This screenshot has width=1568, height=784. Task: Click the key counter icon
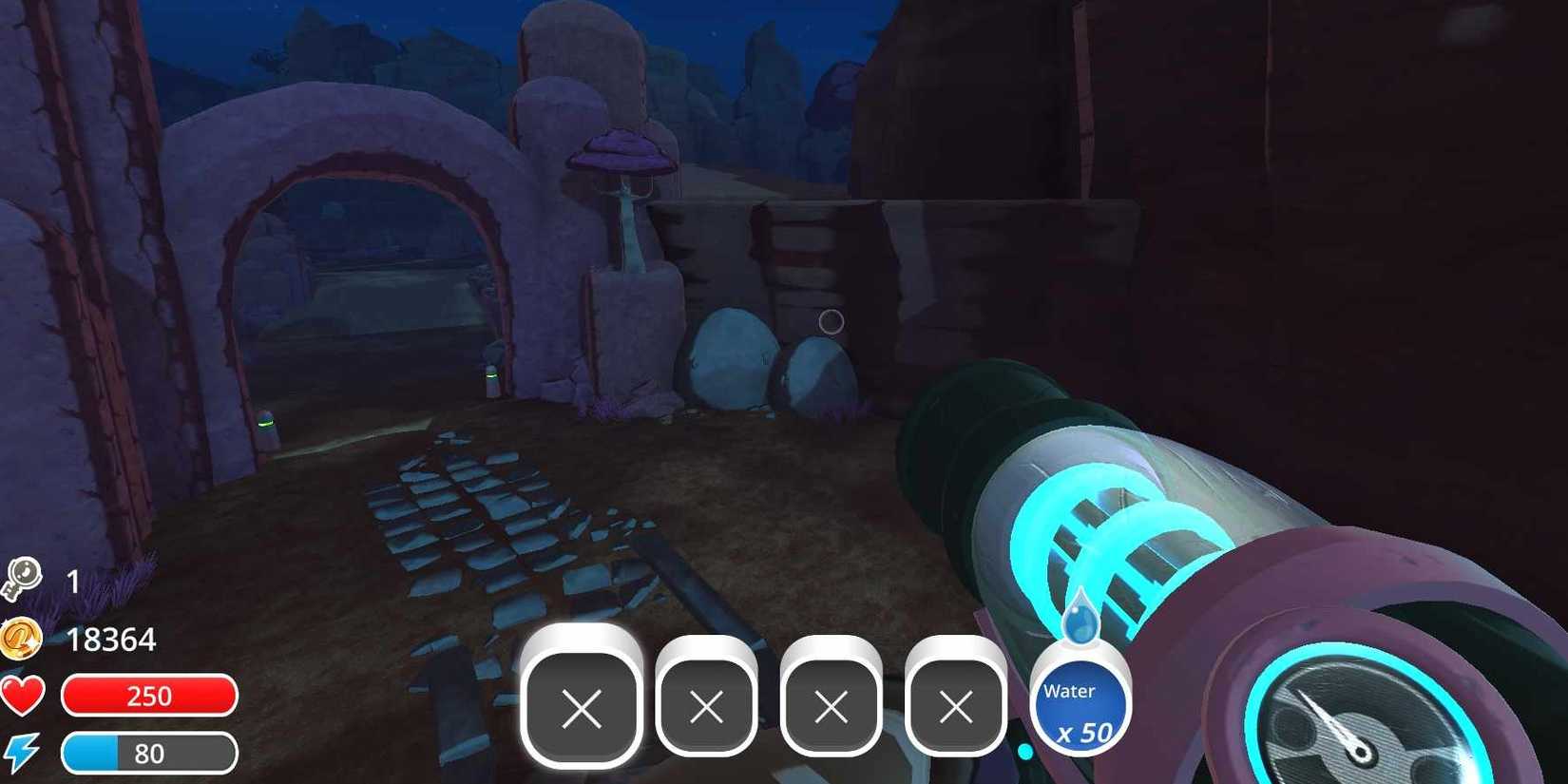[24, 578]
